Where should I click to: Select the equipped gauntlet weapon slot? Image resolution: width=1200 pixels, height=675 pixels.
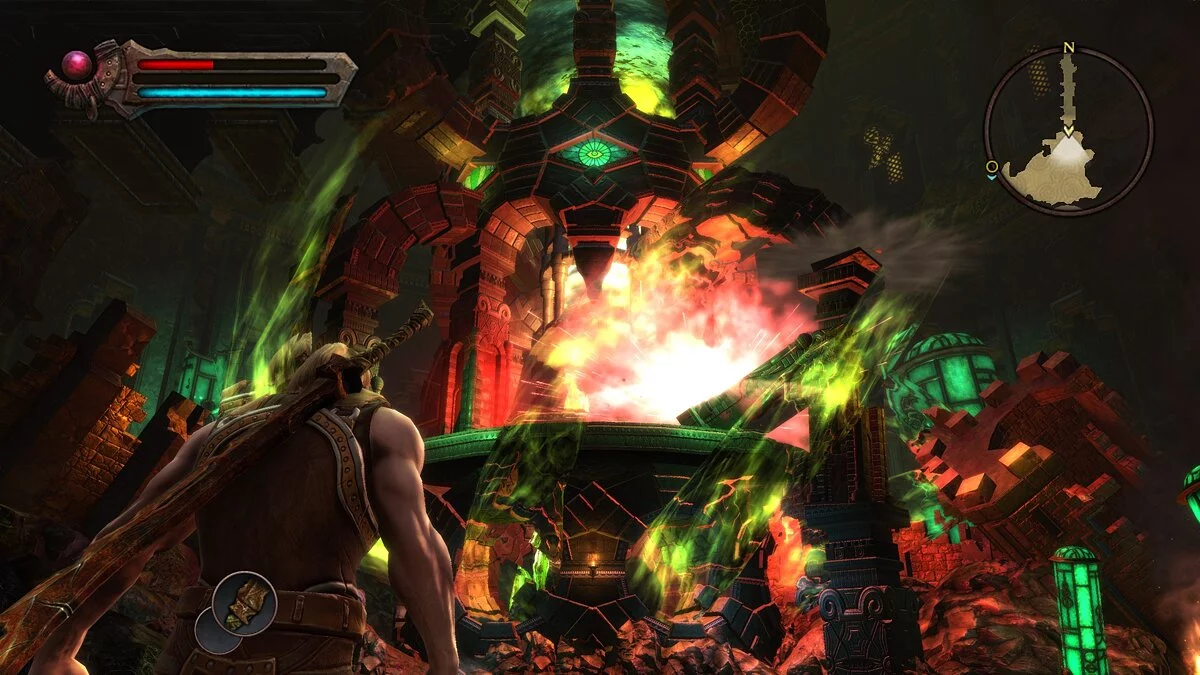click(244, 603)
